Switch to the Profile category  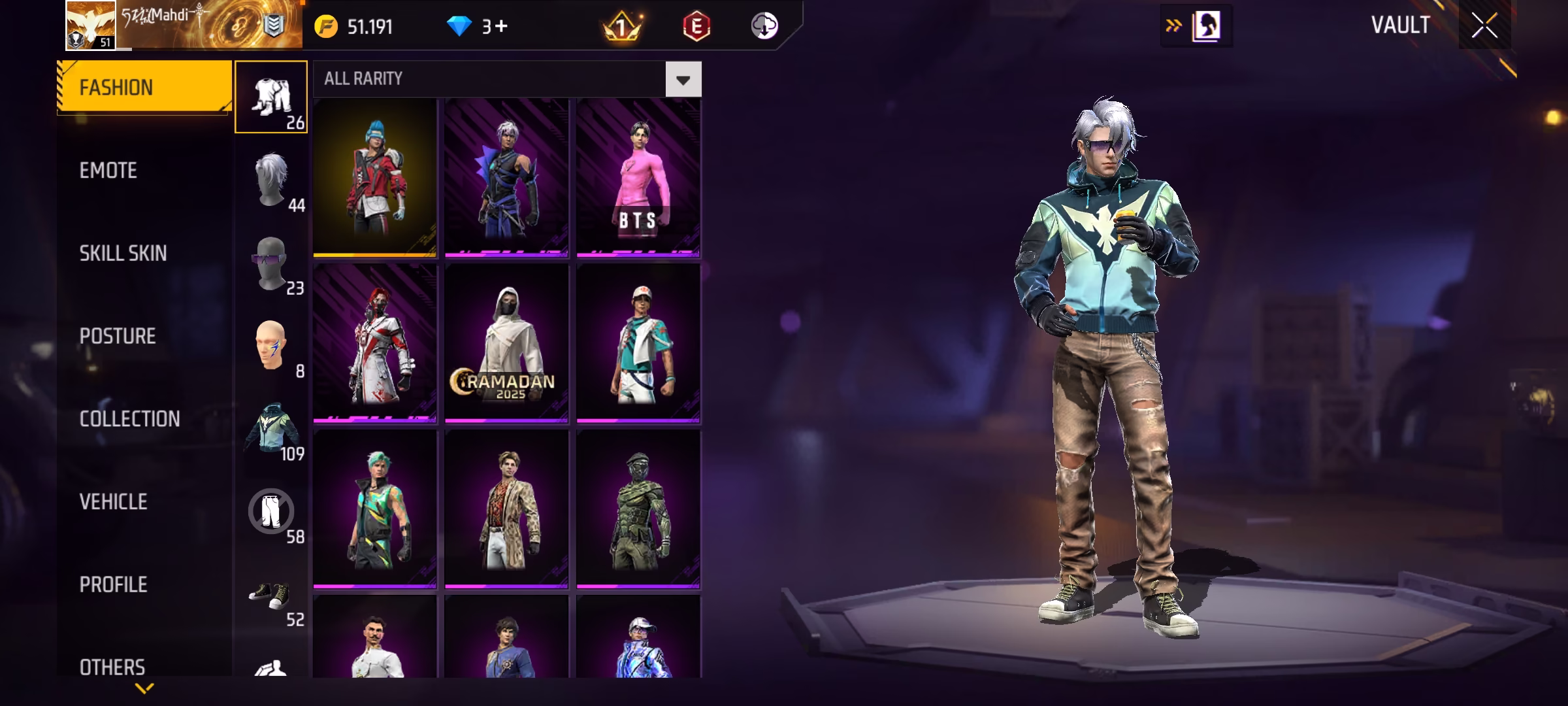click(113, 584)
